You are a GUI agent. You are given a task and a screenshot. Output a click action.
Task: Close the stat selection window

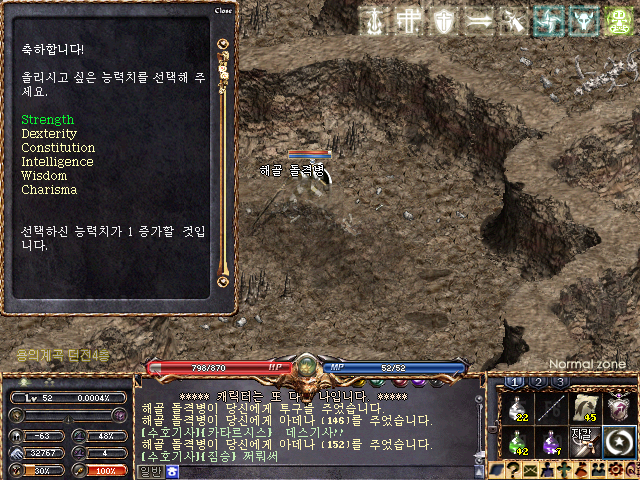(x=224, y=11)
